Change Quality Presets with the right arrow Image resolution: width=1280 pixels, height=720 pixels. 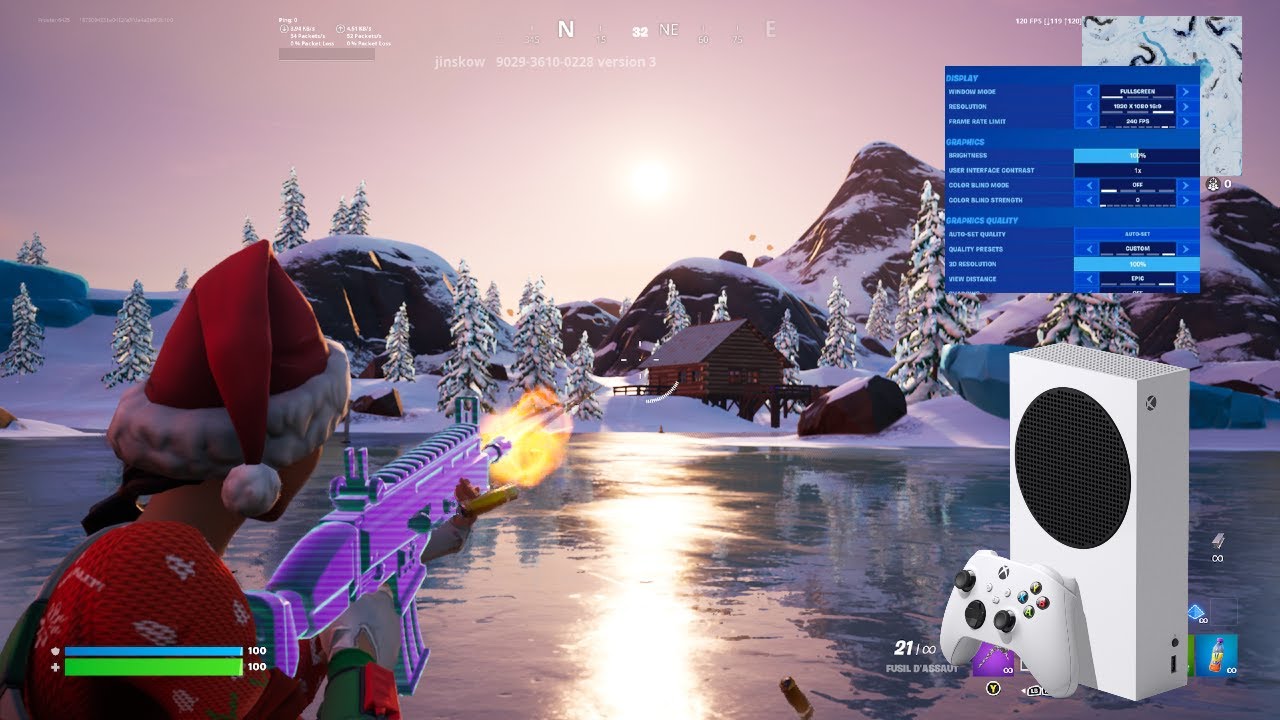tap(1187, 249)
